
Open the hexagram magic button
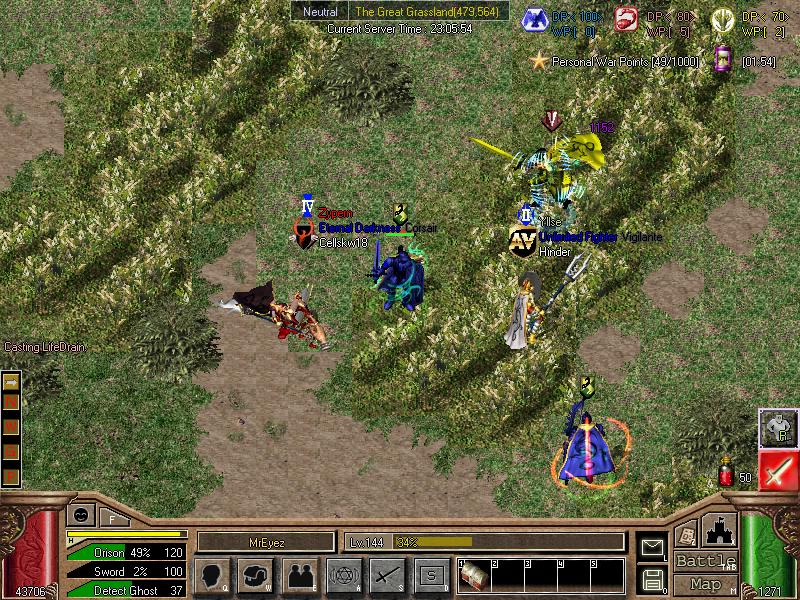tap(342, 575)
